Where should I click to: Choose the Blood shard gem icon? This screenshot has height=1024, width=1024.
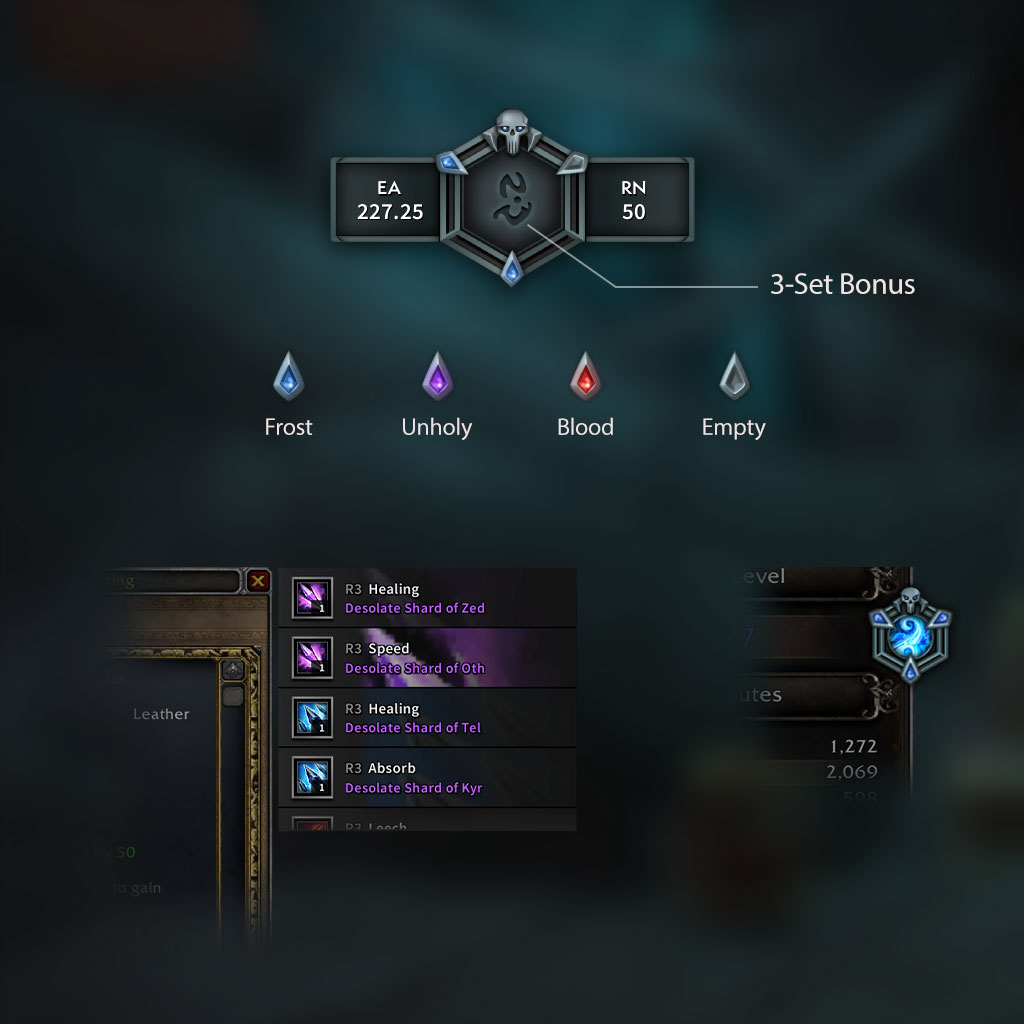[585, 377]
